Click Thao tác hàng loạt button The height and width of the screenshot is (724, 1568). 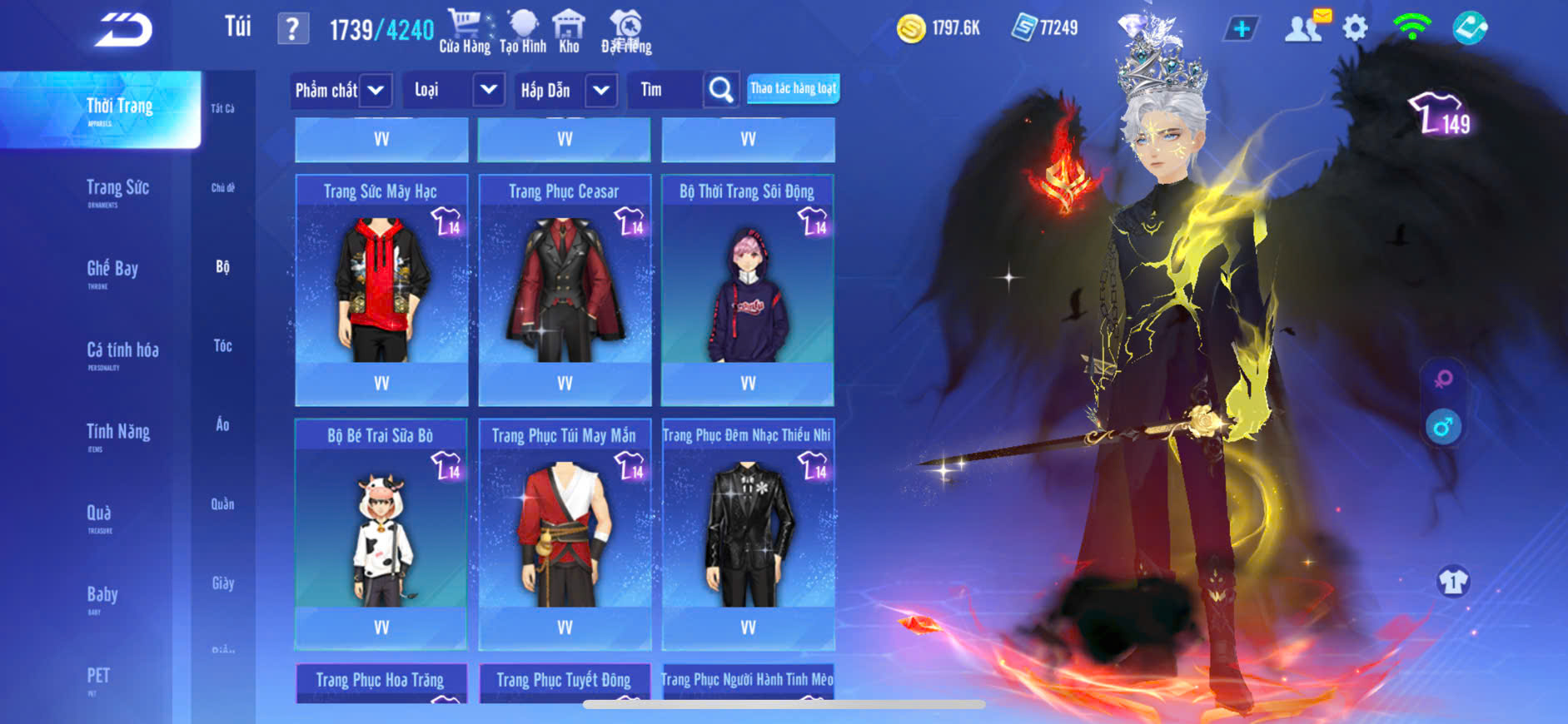[793, 88]
